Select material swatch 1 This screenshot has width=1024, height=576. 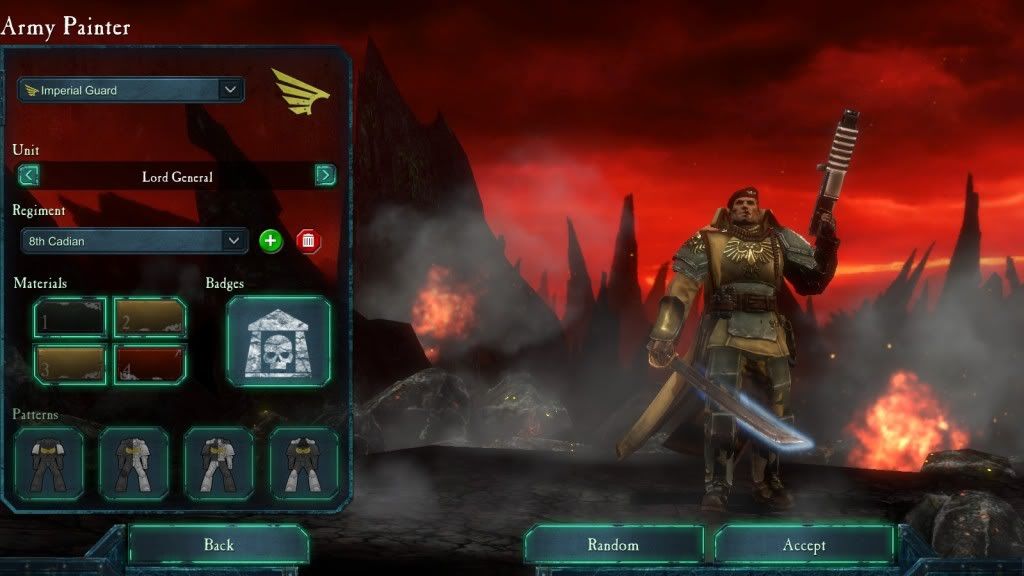tap(70, 318)
